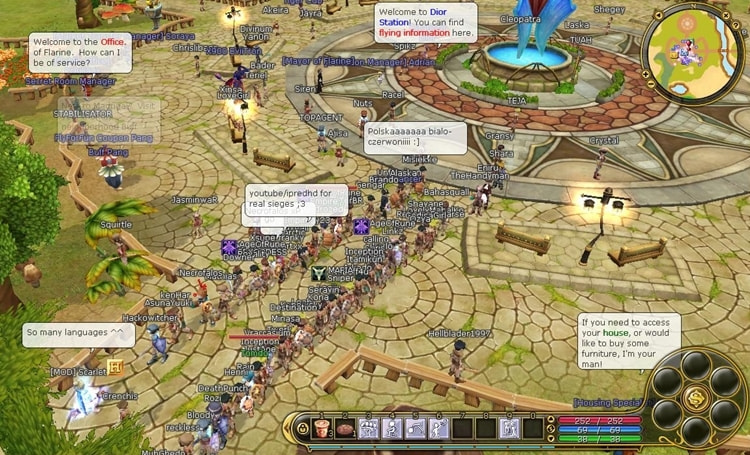The width and height of the screenshot is (750, 455).
Task: Activate the bending figure action in slot 5
Action: coord(415,429)
